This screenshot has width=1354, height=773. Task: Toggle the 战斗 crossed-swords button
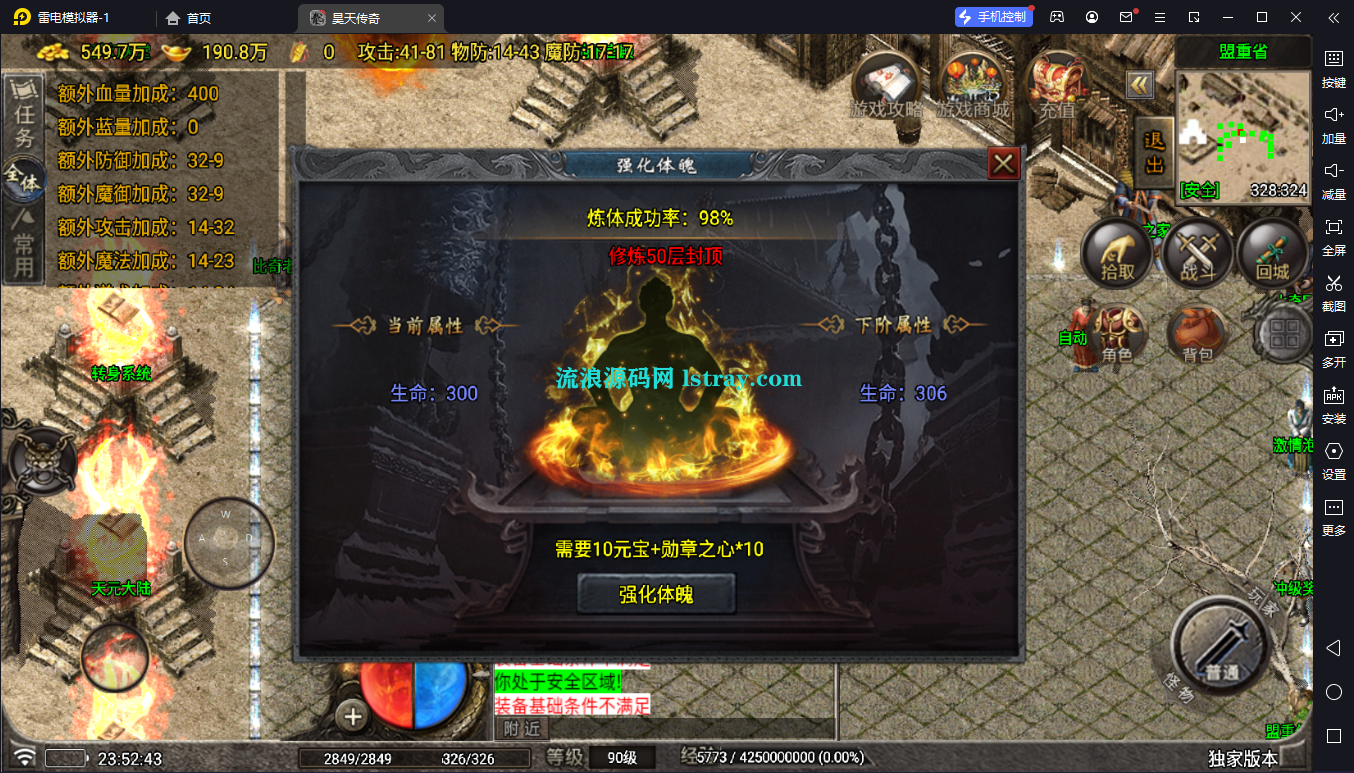[1197, 251]
